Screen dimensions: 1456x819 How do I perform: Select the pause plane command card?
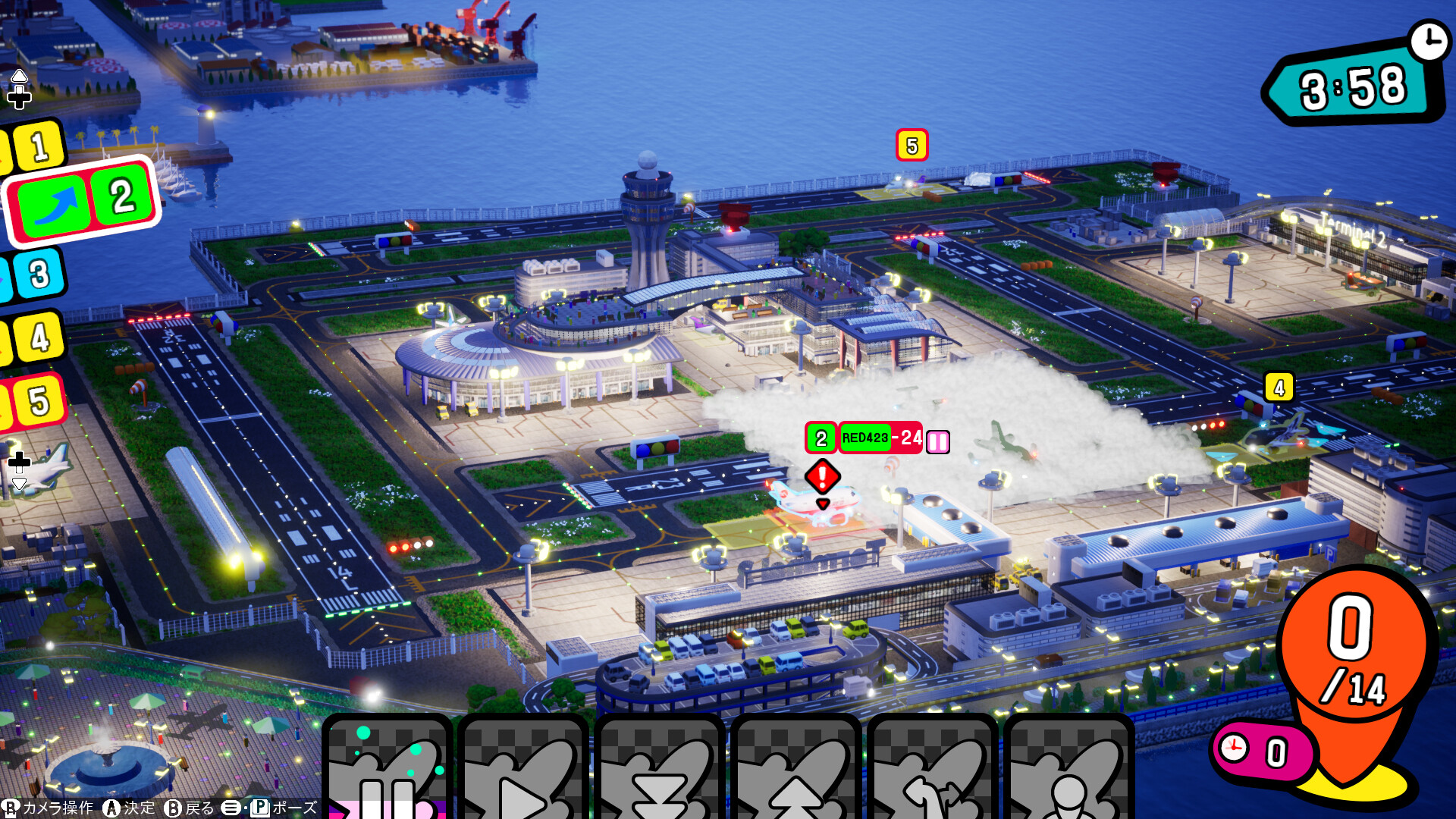click(387, 773)
